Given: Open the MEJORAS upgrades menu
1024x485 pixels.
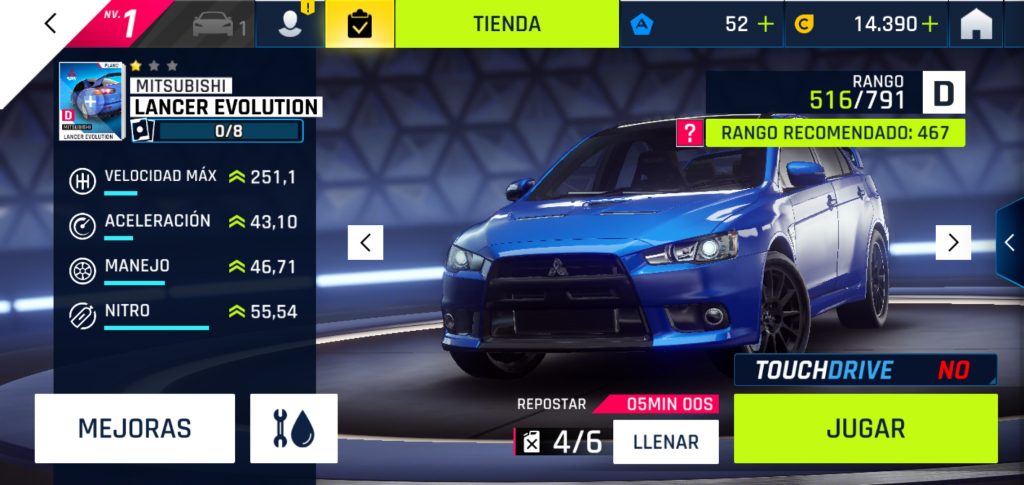Looking at the screenshot, I should tap(135, 428).
